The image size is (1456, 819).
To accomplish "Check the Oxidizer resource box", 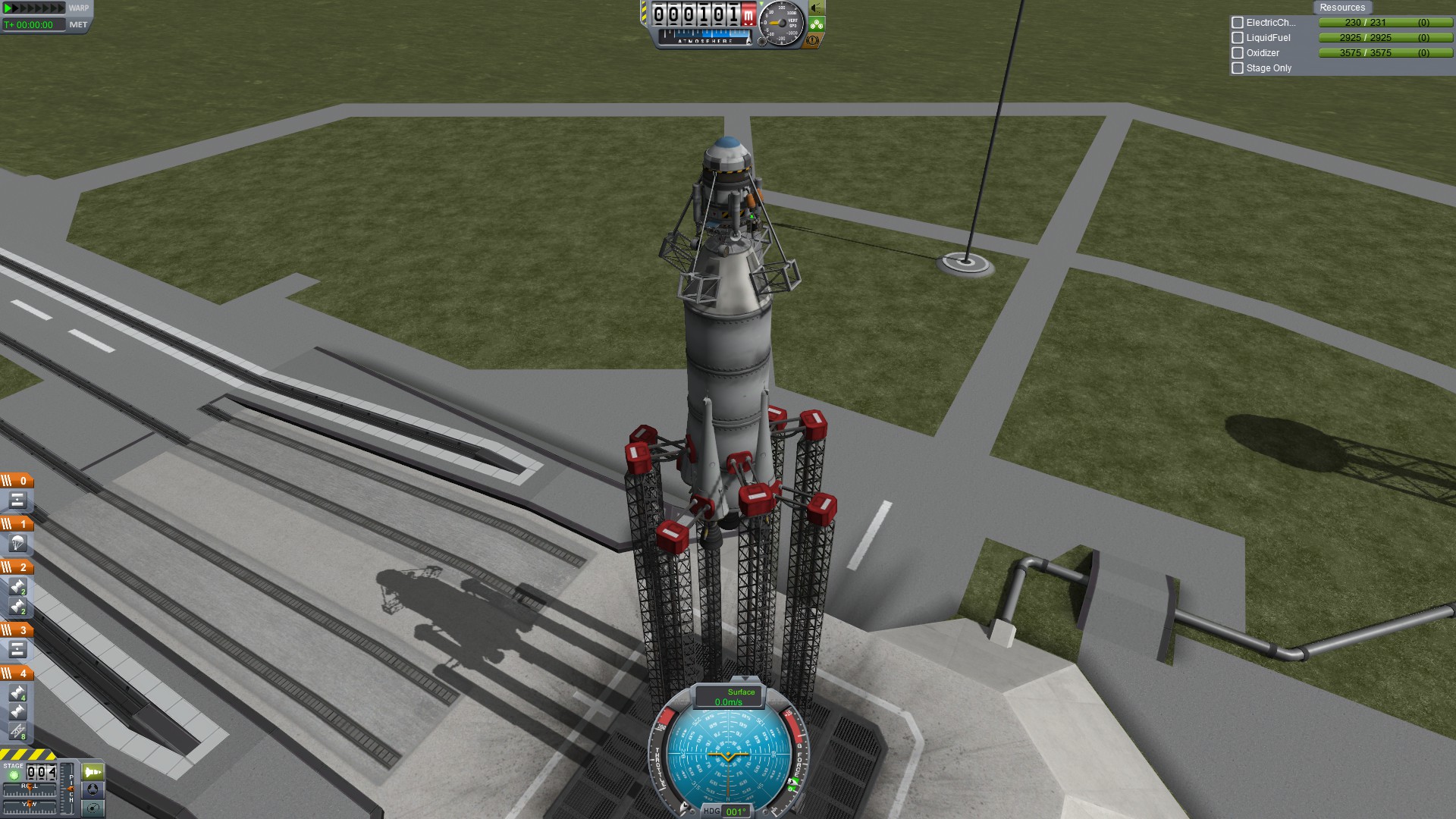I will (1238, 53).
